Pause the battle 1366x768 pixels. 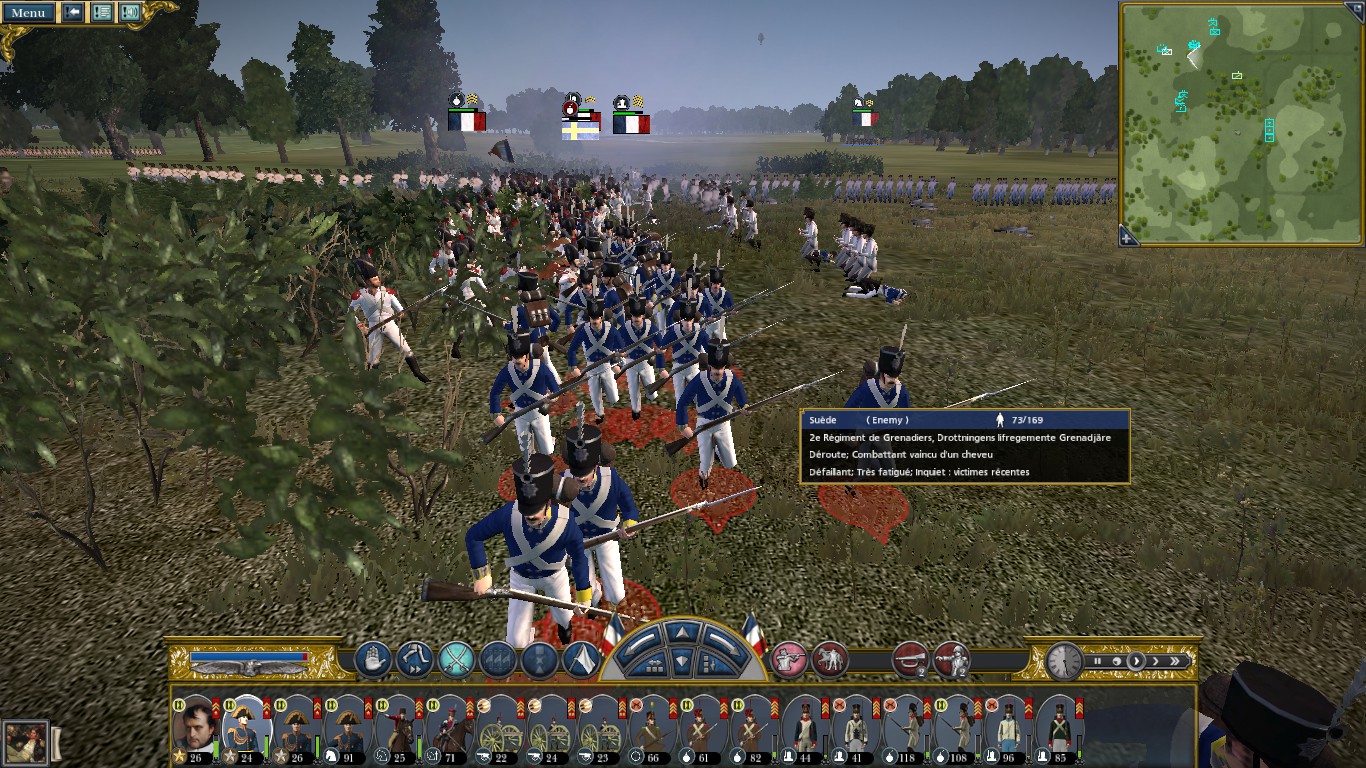(1097, 661)
